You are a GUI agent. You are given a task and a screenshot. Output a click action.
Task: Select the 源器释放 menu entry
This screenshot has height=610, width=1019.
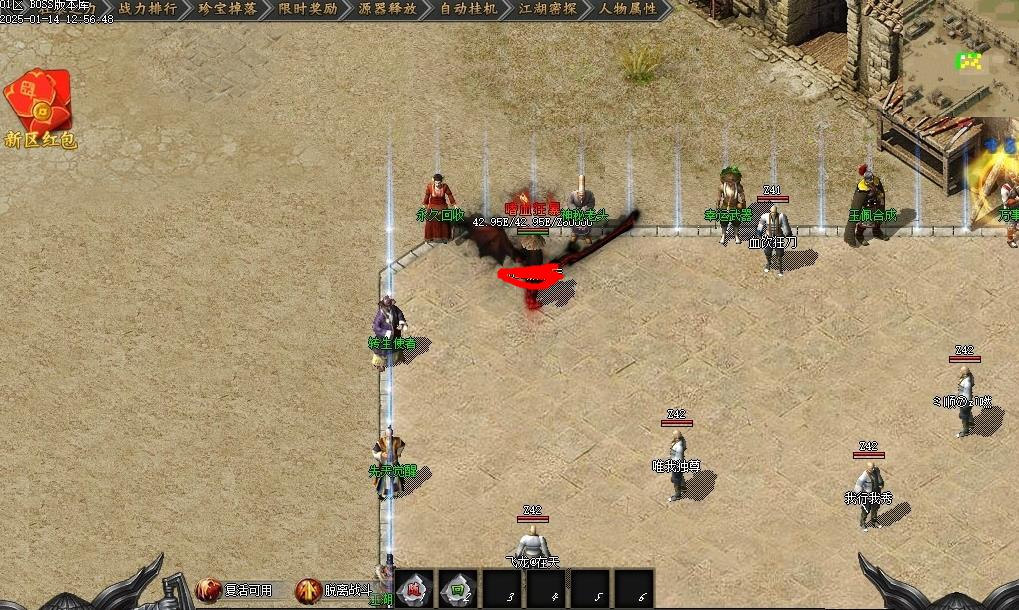(x=388, y=9)
